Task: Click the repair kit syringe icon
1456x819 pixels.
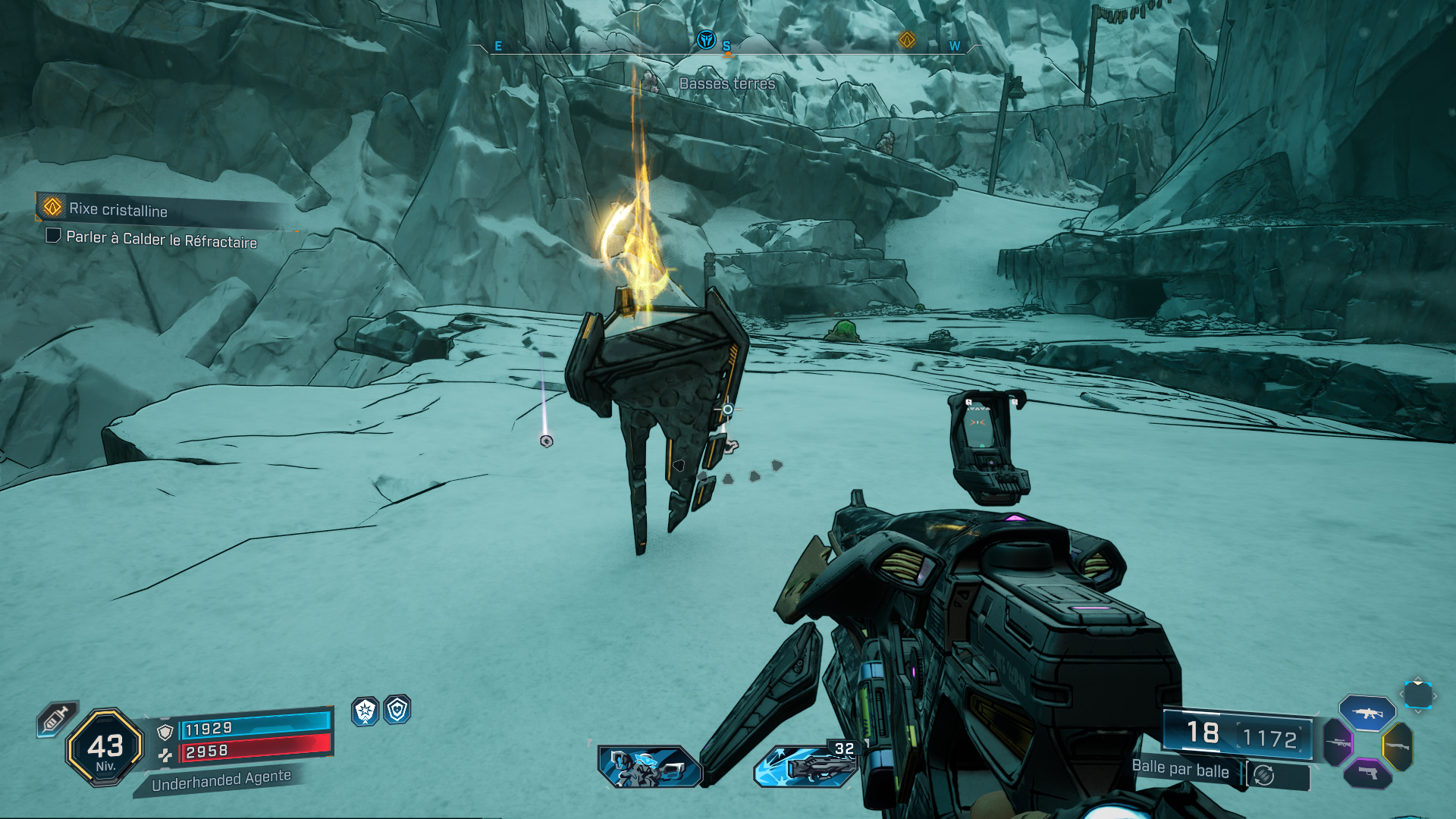Action: (x=57, y=718)
